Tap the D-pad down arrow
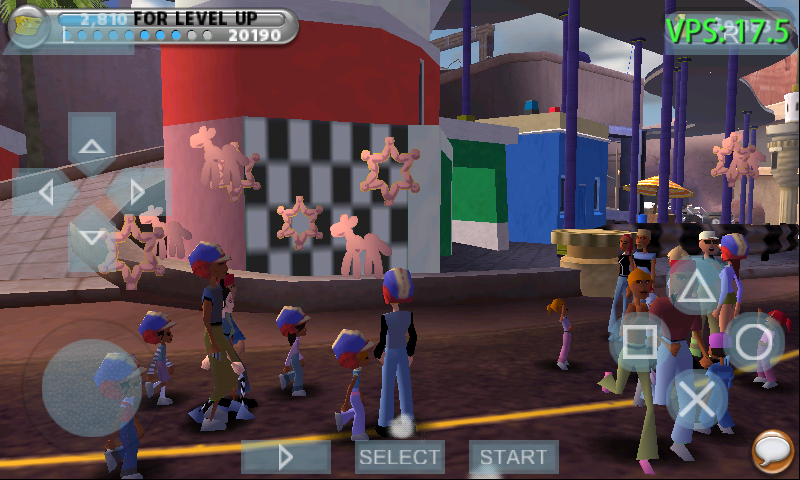Screen dimensions: 800x480 pyautogui.click(x=92, y=238)
